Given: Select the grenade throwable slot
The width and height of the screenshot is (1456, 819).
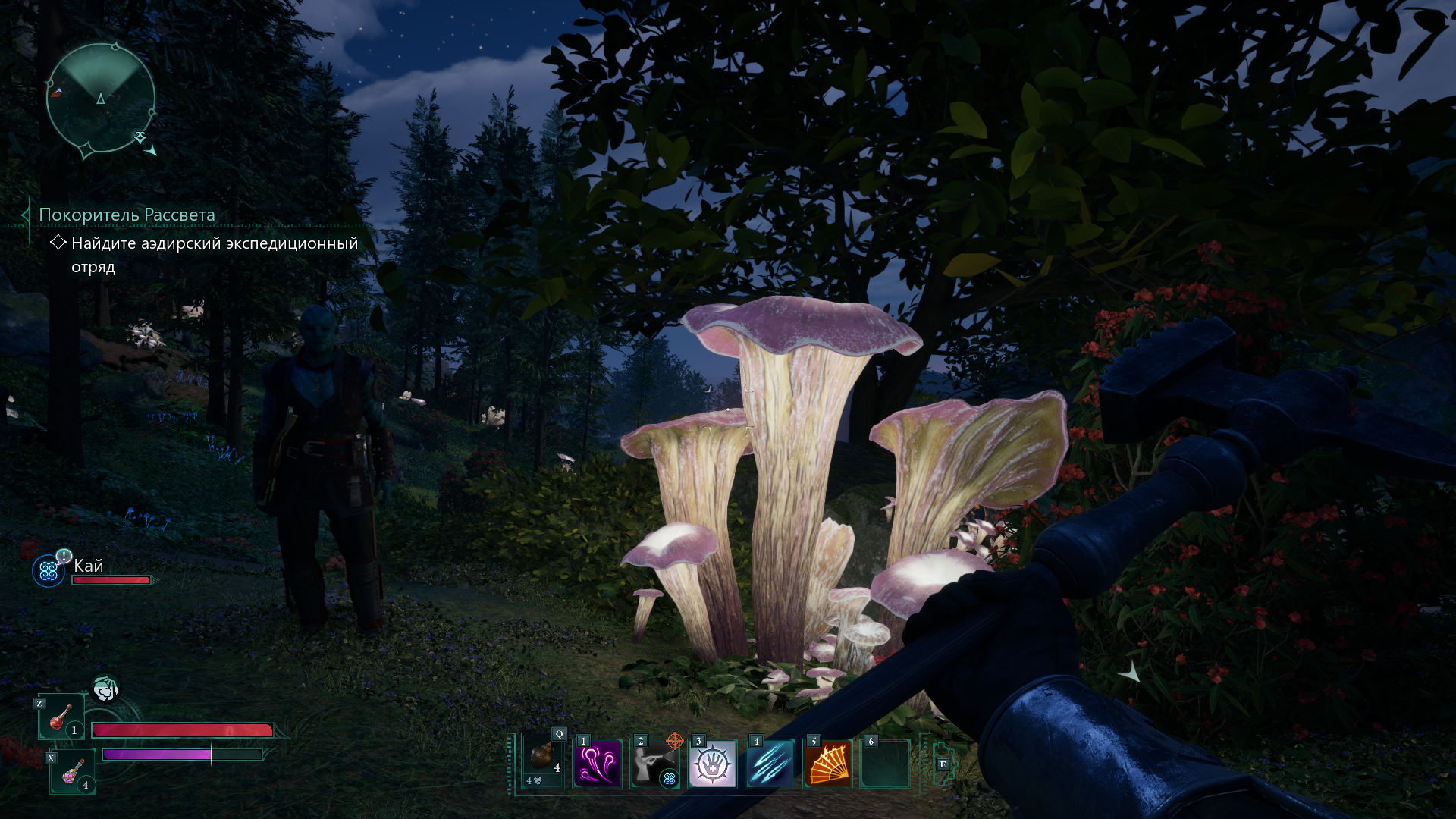Looking at the screenshot, I should 543,762.
